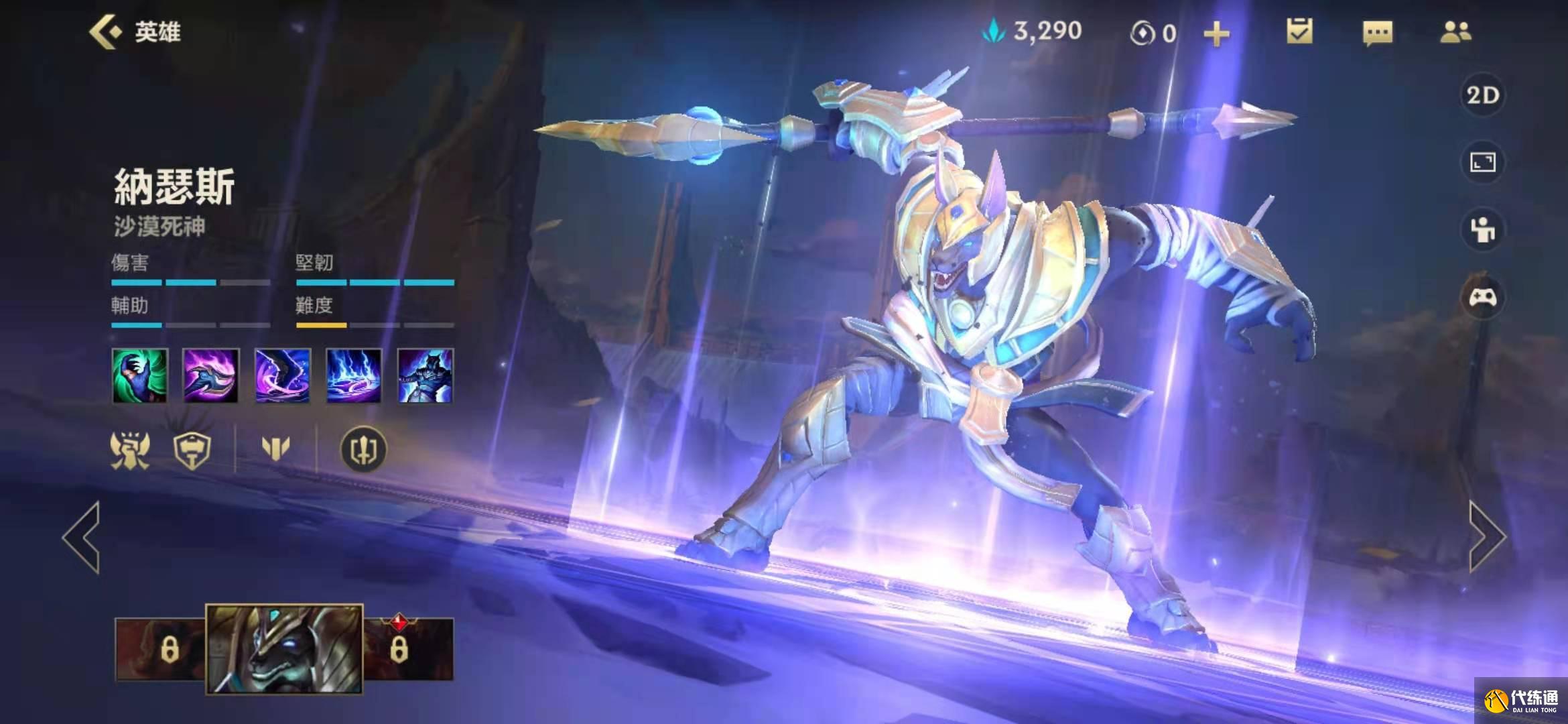Choose the default Nasus skin thumbnail

(284, 648)
